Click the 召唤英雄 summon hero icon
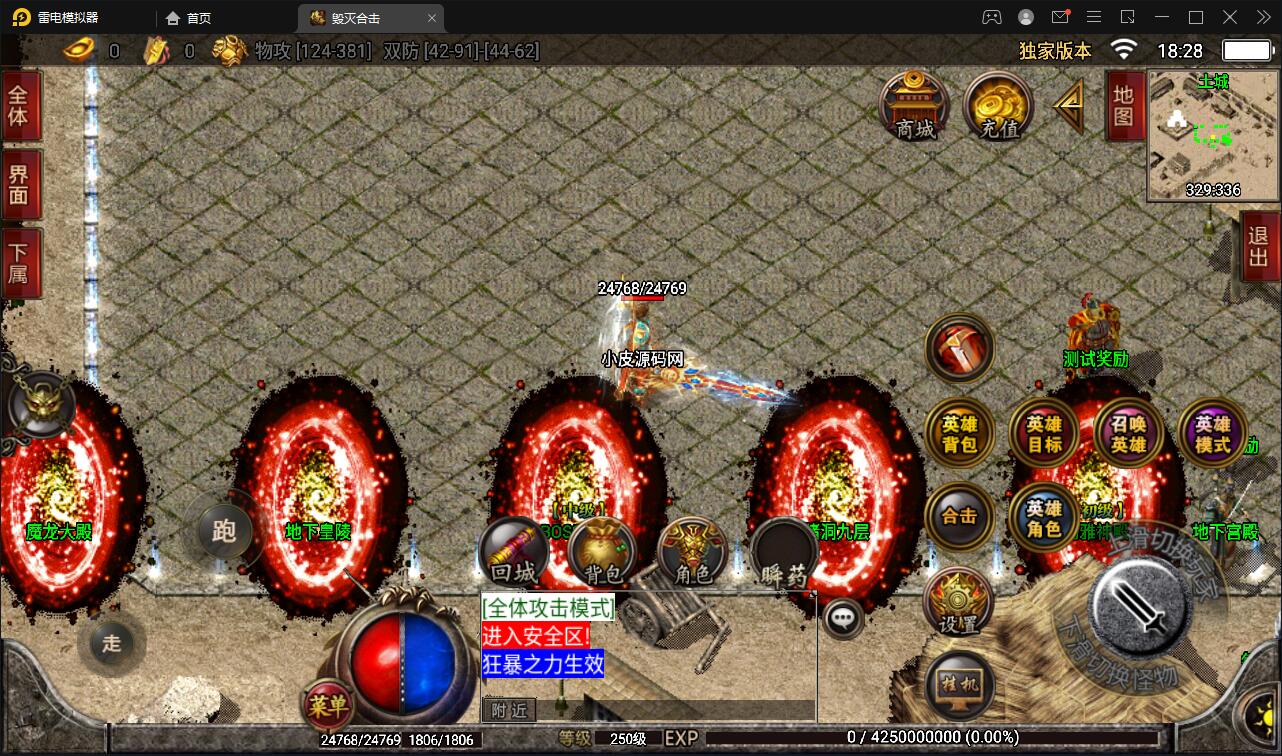 1127,430
